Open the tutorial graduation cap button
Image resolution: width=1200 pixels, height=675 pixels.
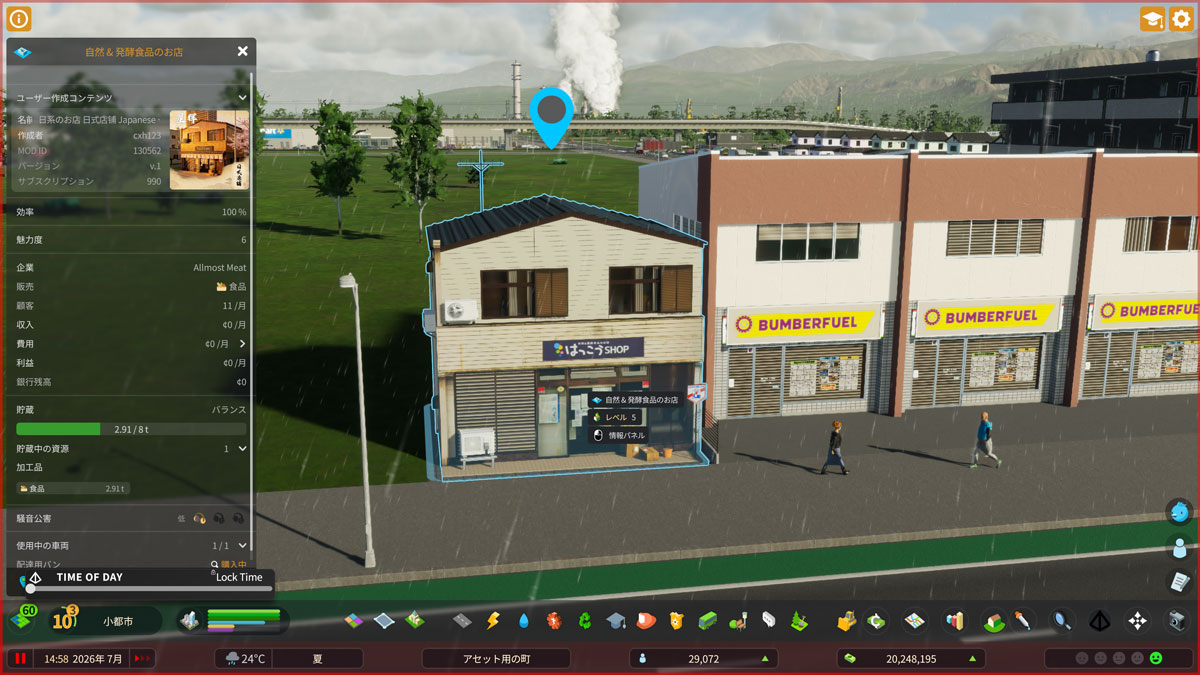click(1152, 19)
